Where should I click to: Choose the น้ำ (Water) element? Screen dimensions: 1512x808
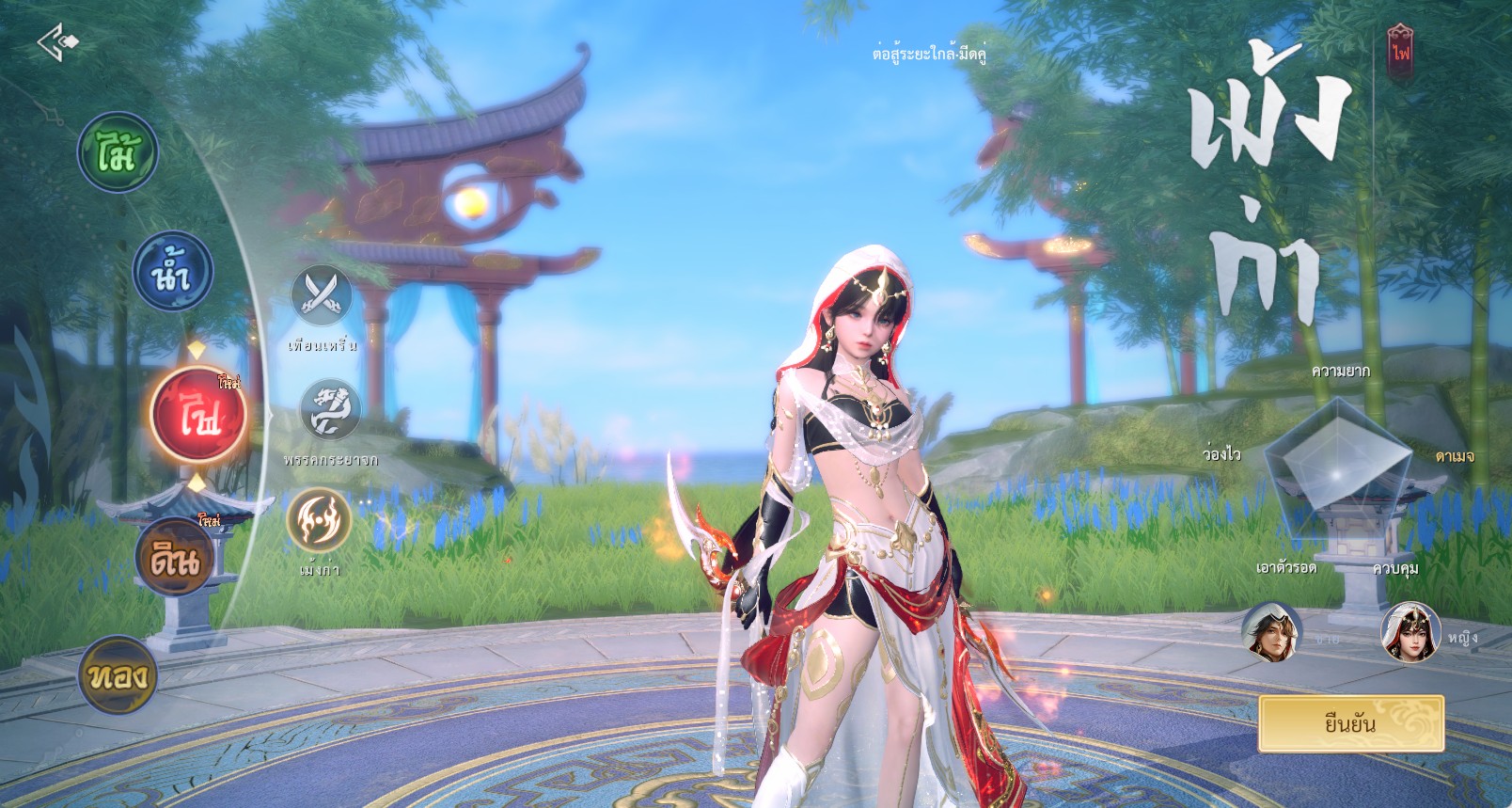point(172,272)
